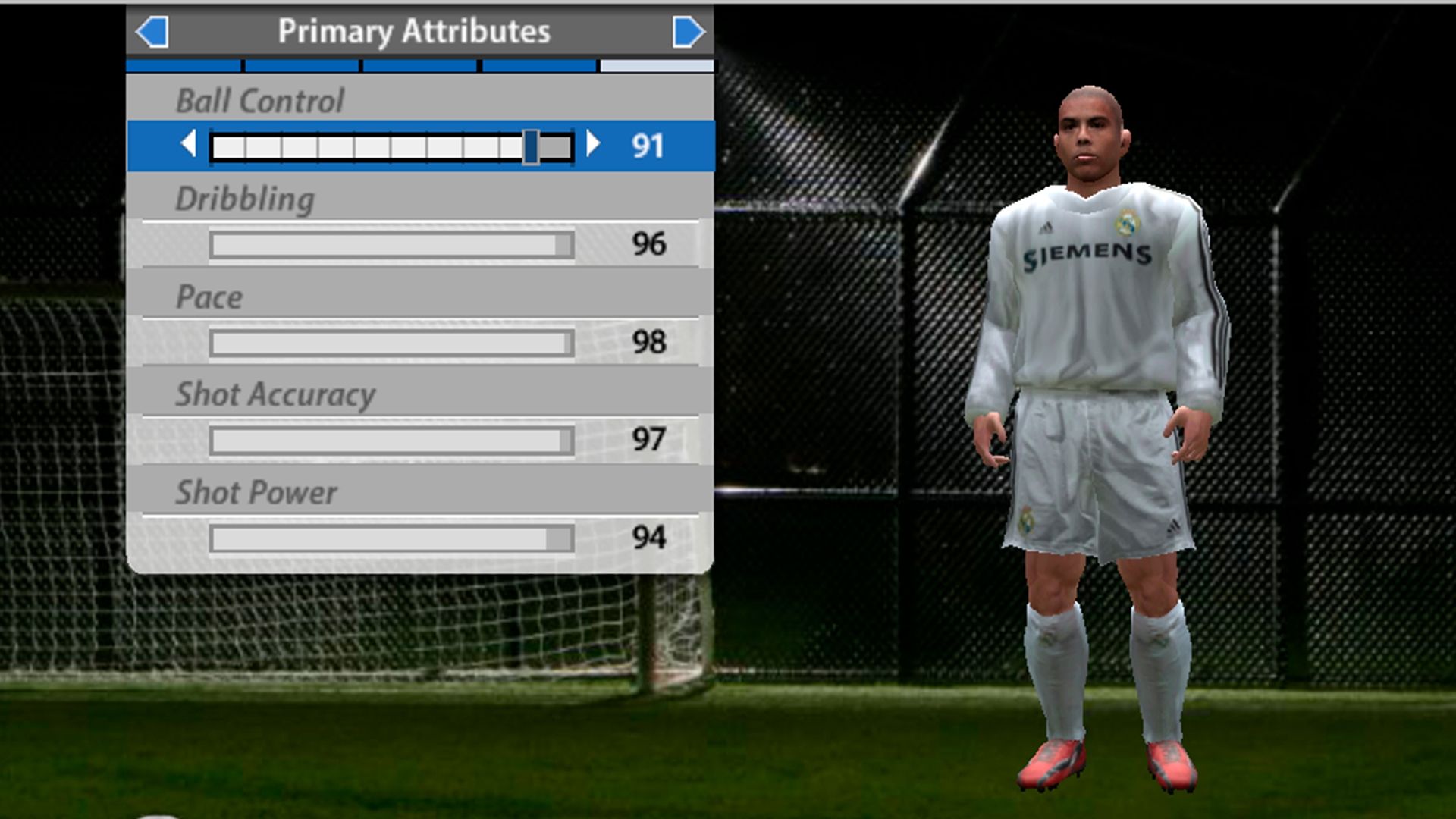Select the fourth page indicator segment

pos(538,66)
